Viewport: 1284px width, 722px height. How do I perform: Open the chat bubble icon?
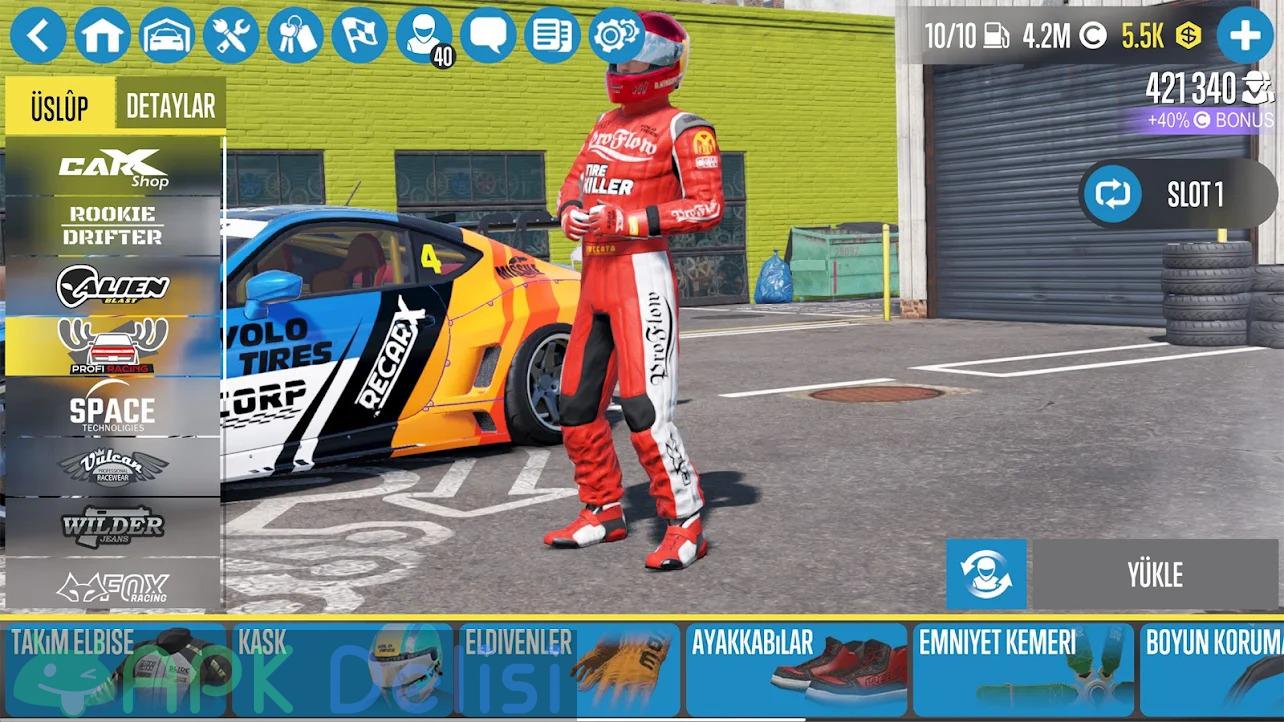tap(488, 36)
